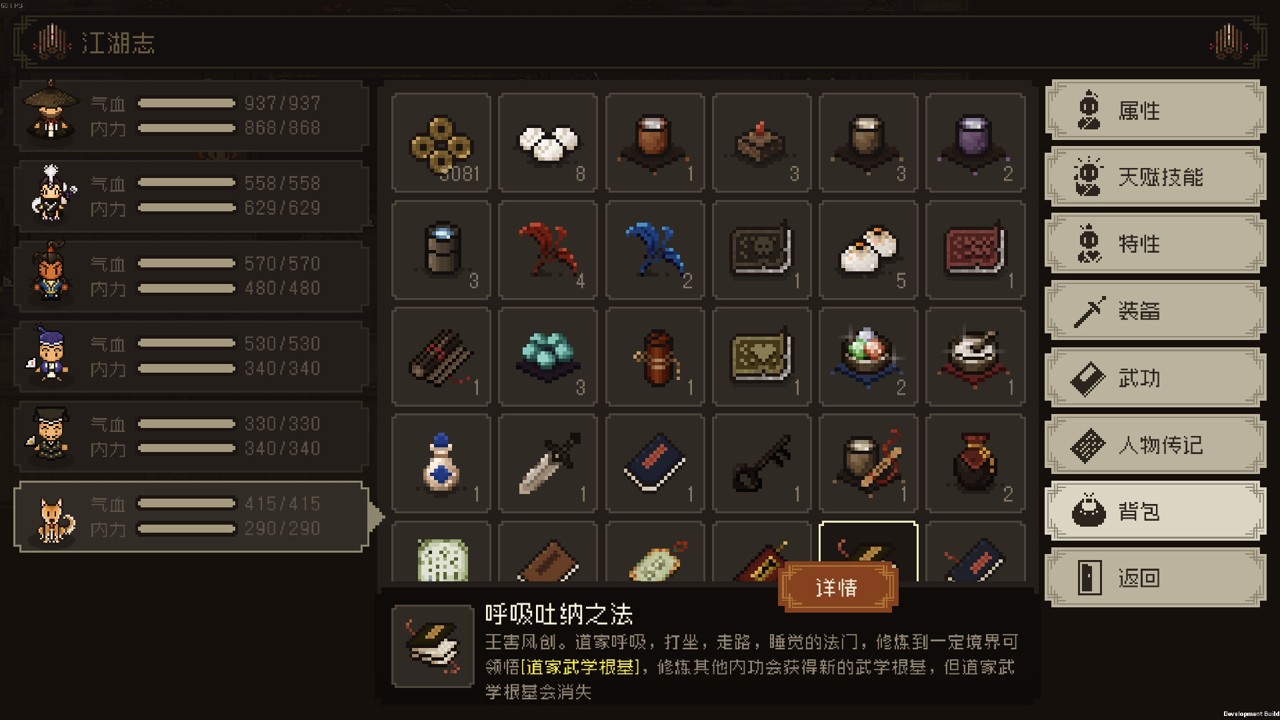This screenshot has height=720, width=1280.
Task: Open the 天赋技能 talent skills tab
Action: point(1155,177)
